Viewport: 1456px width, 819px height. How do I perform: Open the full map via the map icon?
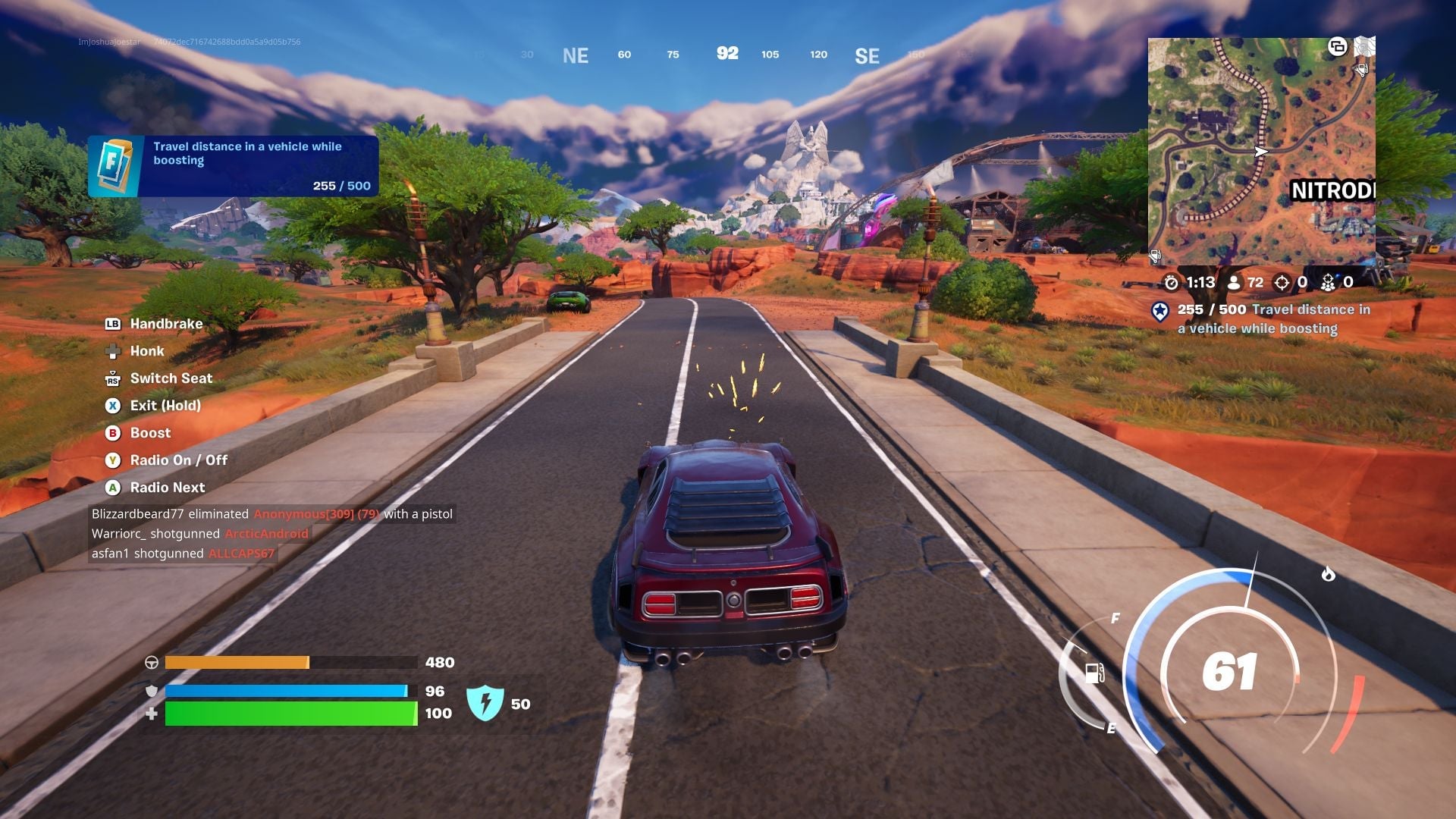[1365, 47]
